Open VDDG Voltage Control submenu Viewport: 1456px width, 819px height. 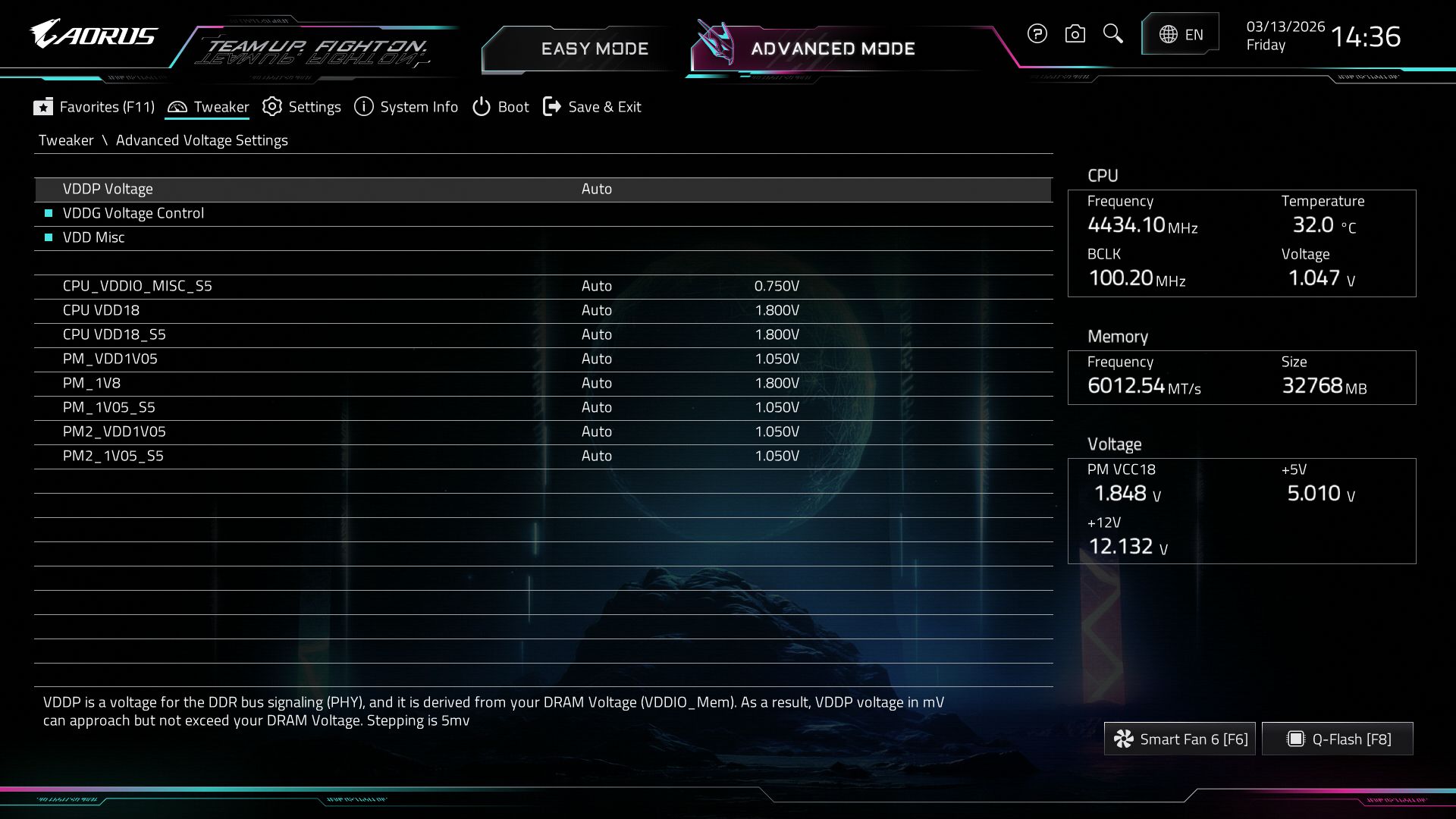pos(133,213)
